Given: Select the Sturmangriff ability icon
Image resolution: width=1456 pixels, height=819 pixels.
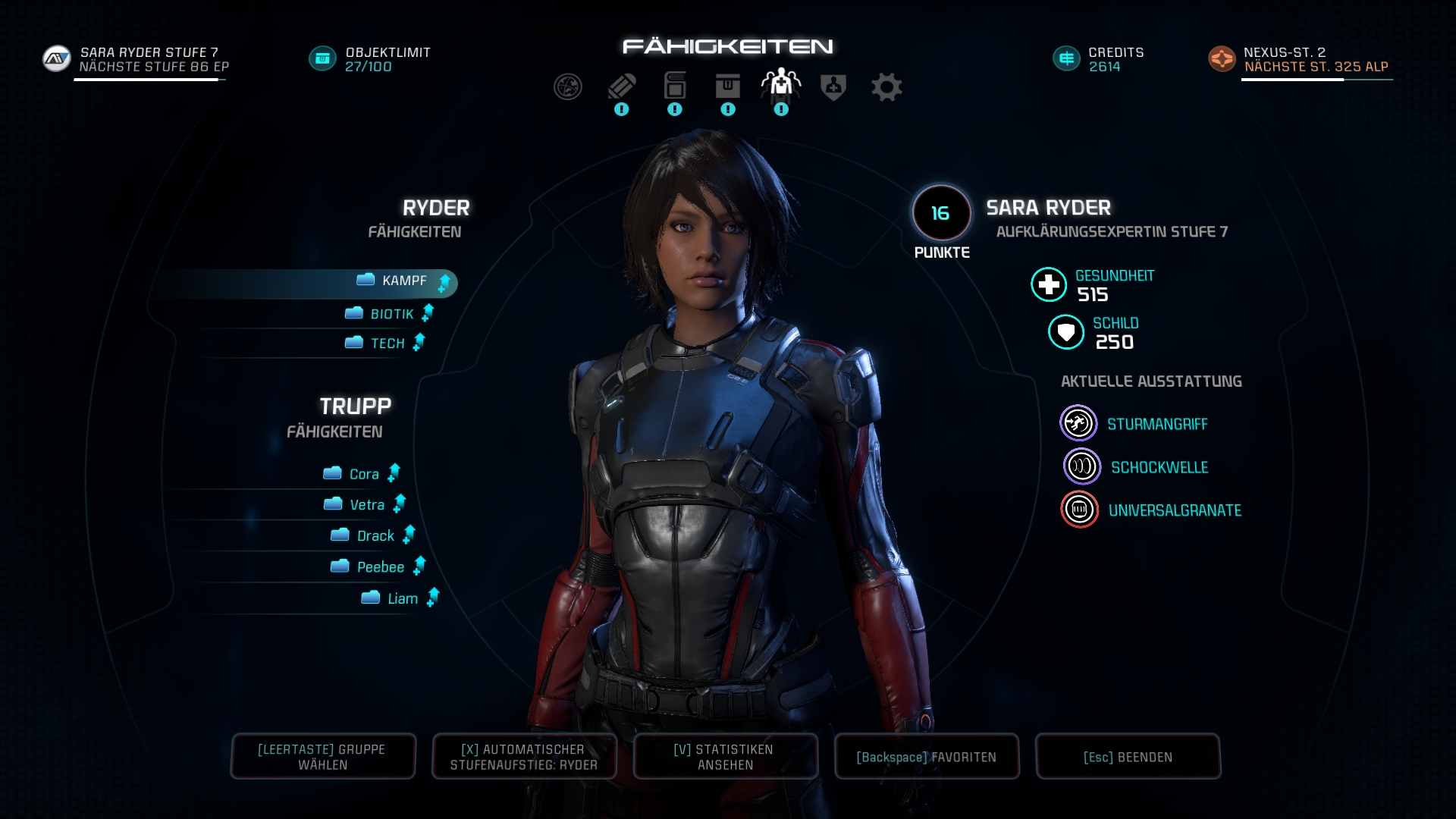Looking at the screenshot, I should click(x=1078, y=424).
